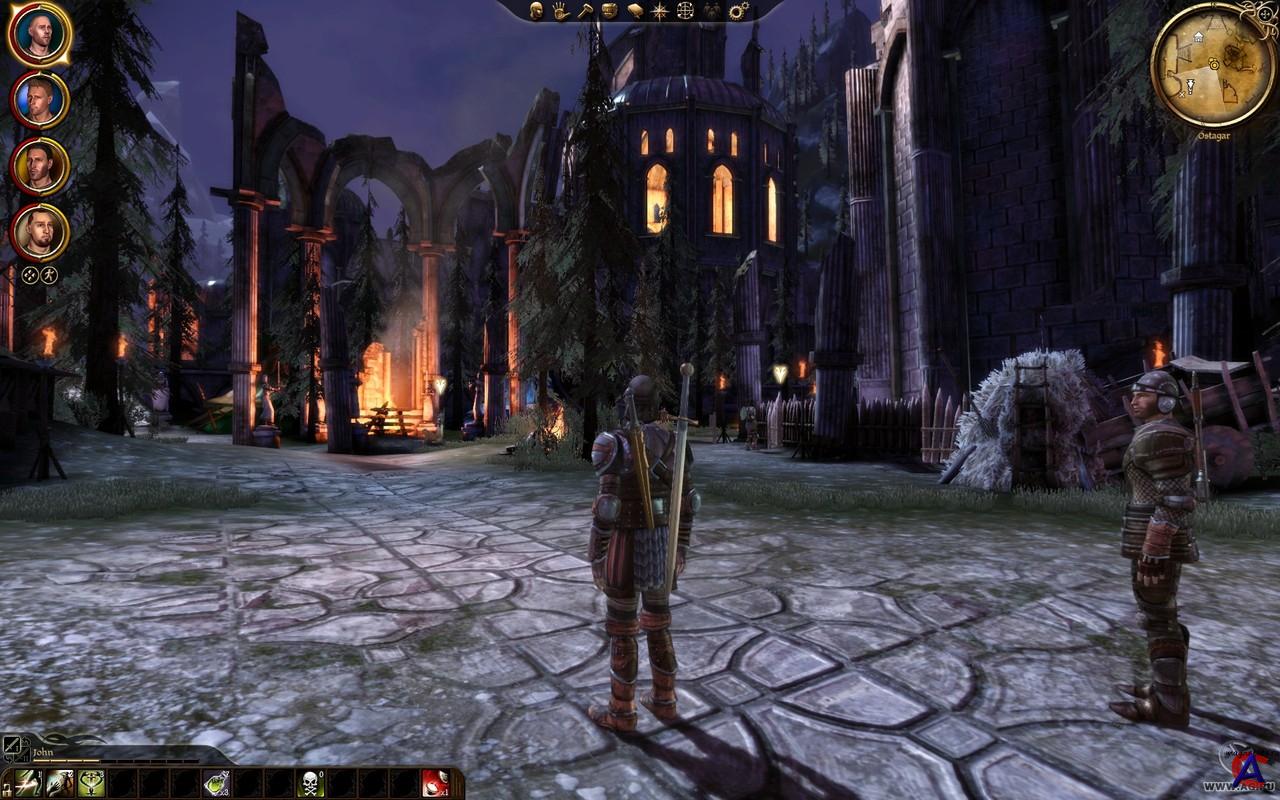Click the golden hand icon in top menu
This screenshot has height=800, width=1280.
click(560, 11)
